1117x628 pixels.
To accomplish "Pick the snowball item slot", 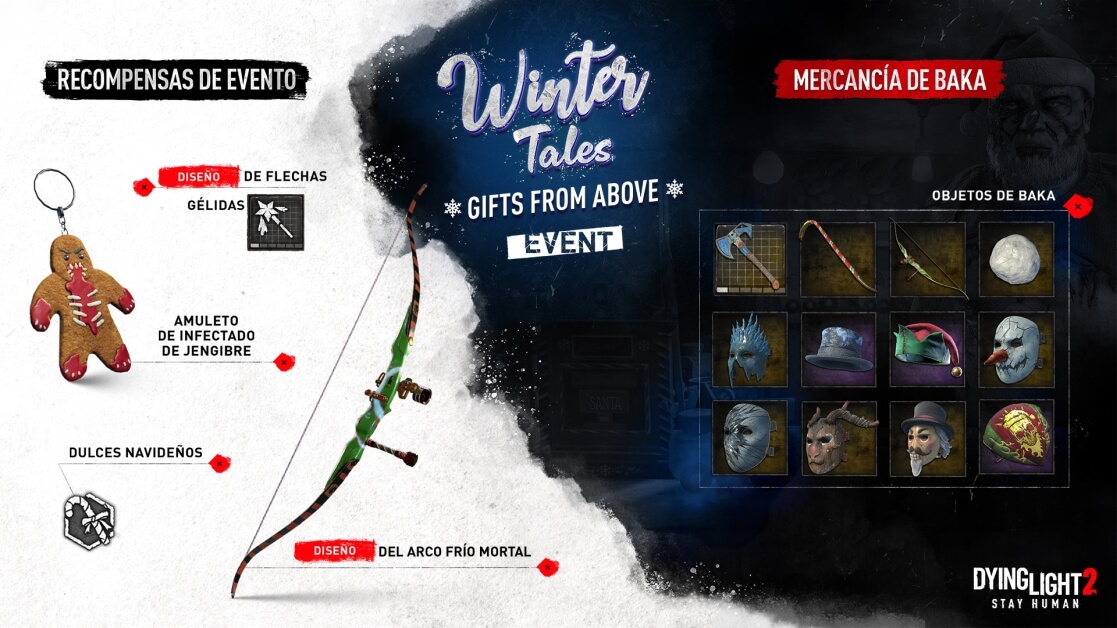I will (x=1016, y=258).
